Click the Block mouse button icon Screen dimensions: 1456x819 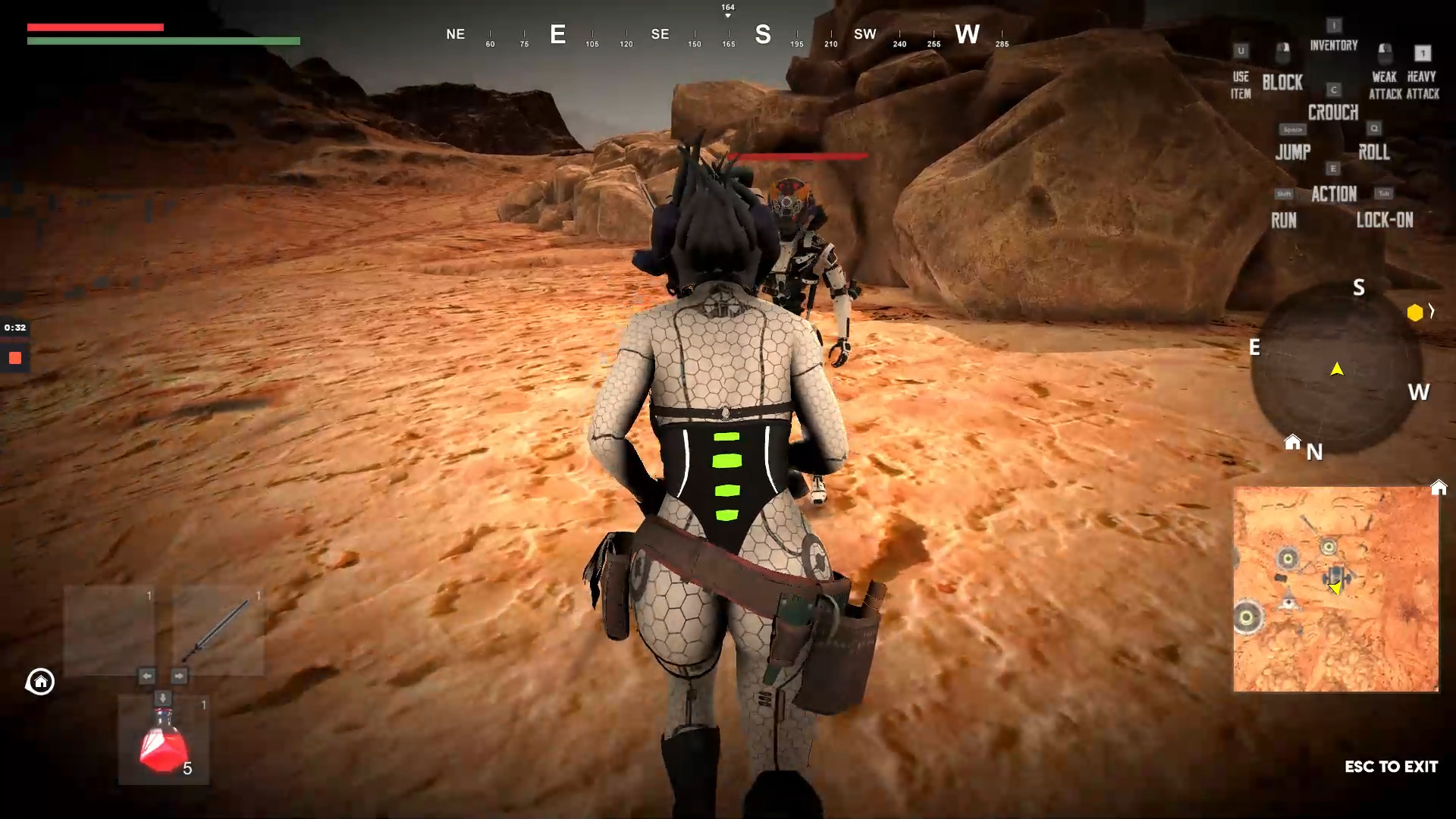tap(1282, 53)
